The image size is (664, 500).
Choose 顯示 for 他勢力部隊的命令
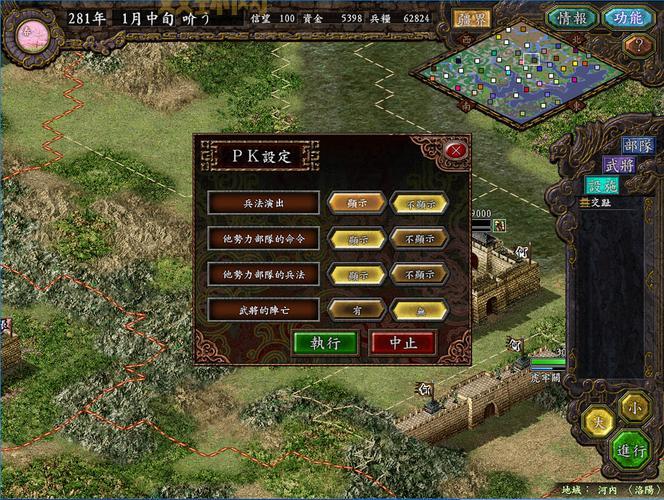(x=356, y=239)
